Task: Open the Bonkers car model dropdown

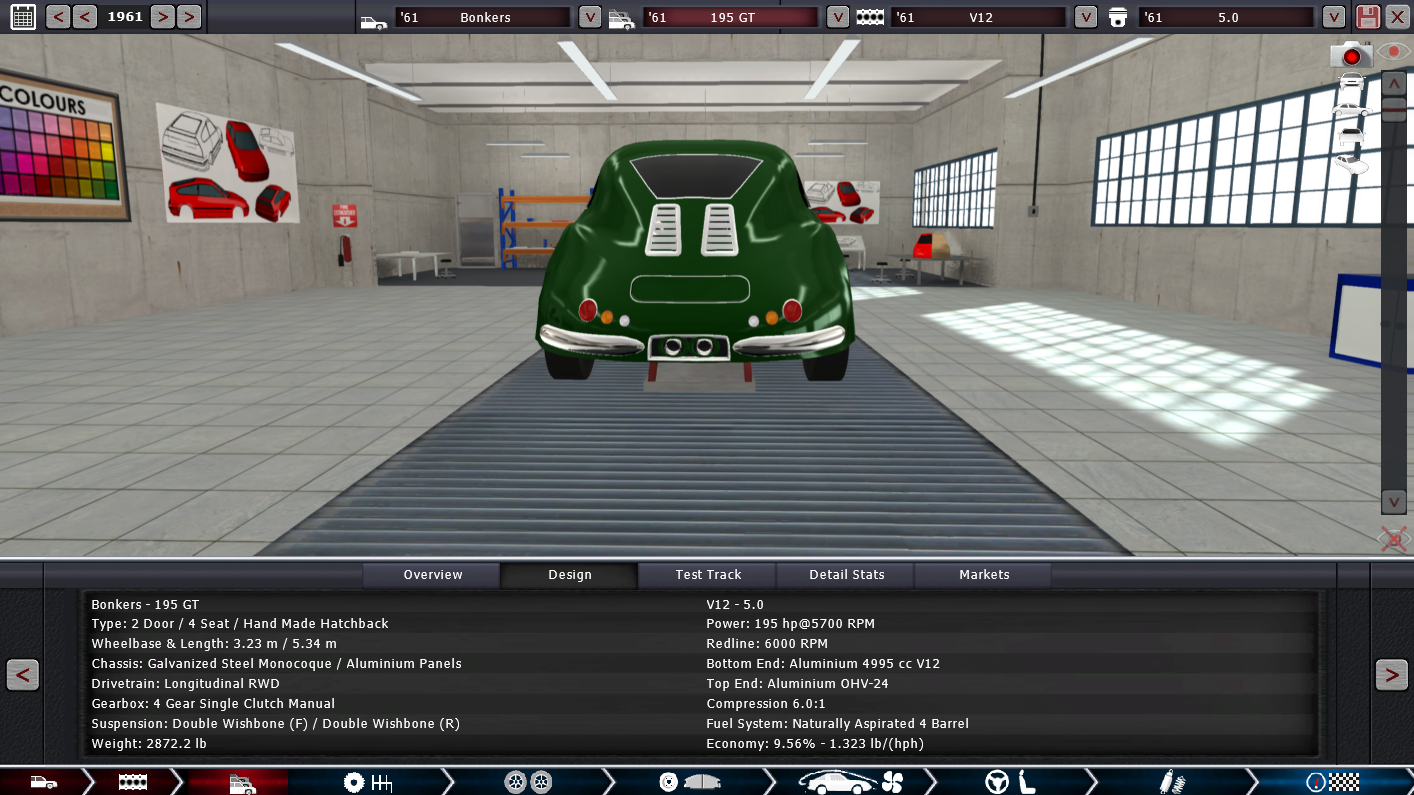Action: coord(590,17)
